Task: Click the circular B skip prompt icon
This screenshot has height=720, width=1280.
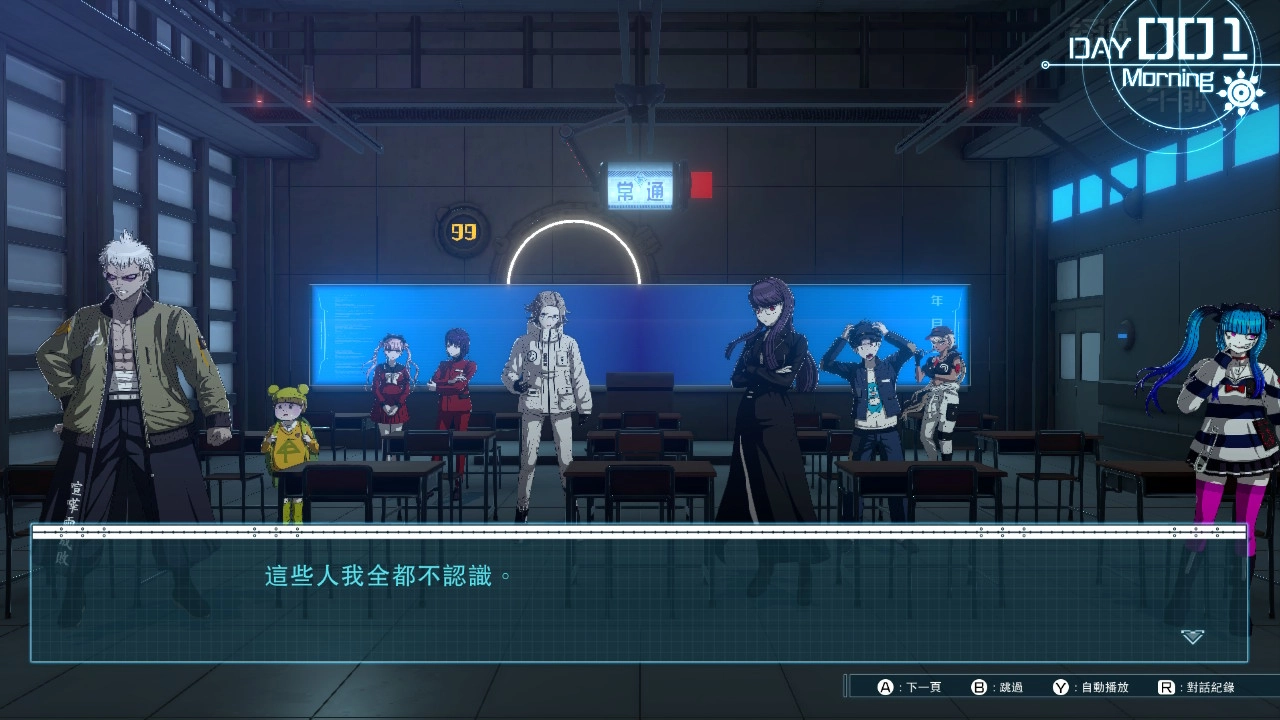Action: pyautogui.click(x=977, y=687)
